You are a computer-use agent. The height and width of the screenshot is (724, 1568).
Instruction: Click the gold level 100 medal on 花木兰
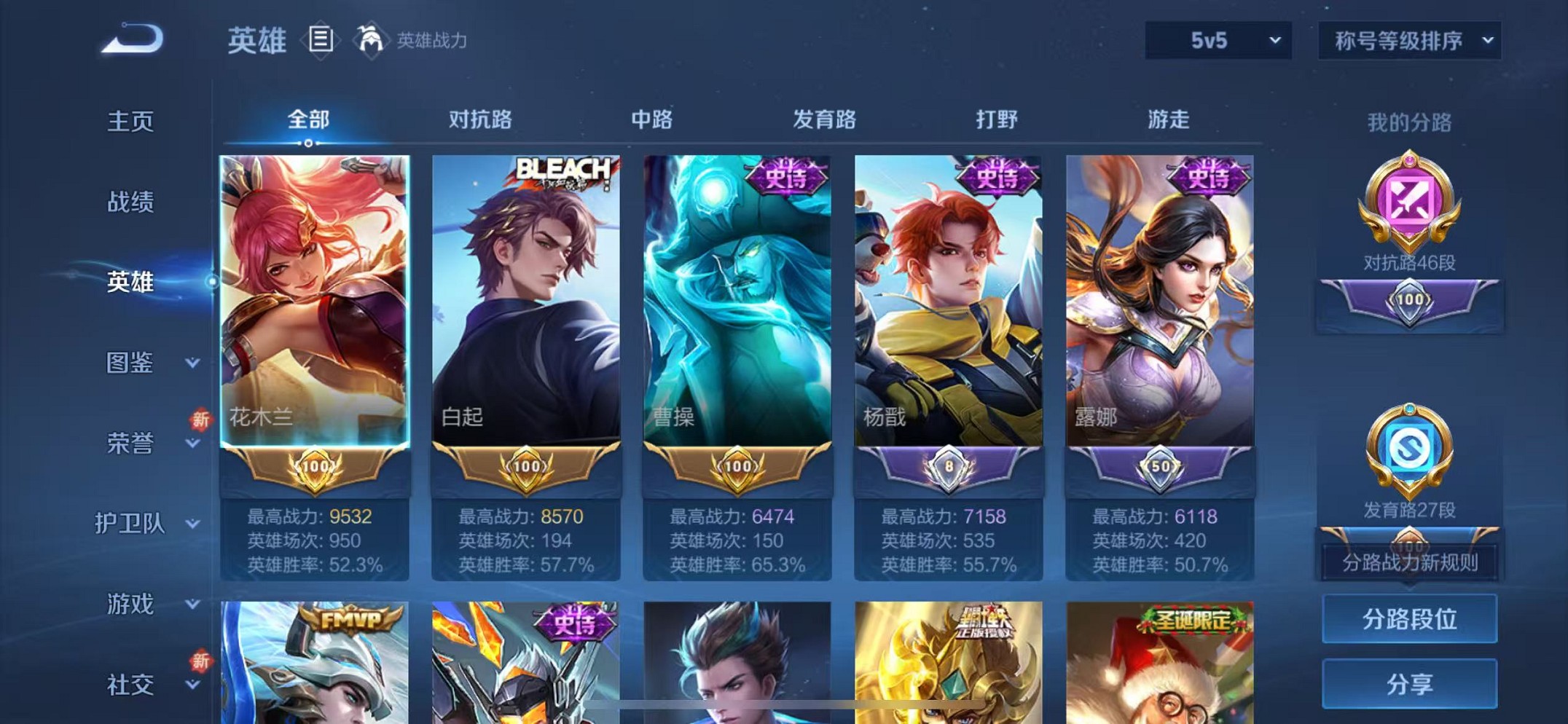pyautogui.click(x=315, y=470)
